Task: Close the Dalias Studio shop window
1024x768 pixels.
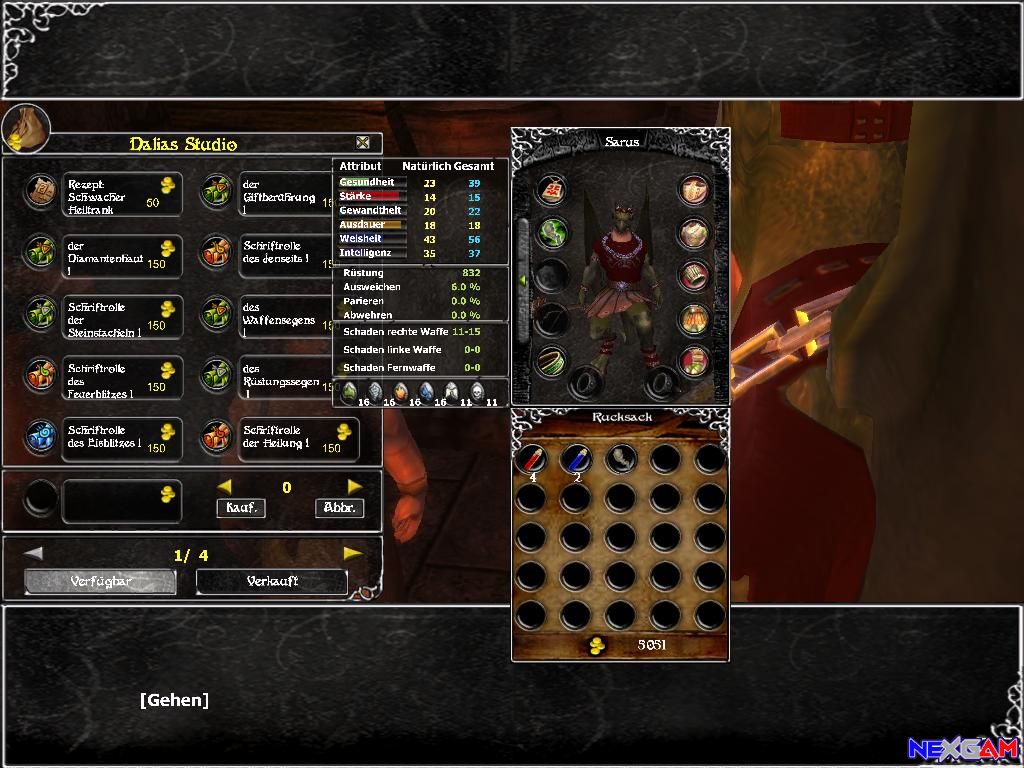Action: coord(363,143)
